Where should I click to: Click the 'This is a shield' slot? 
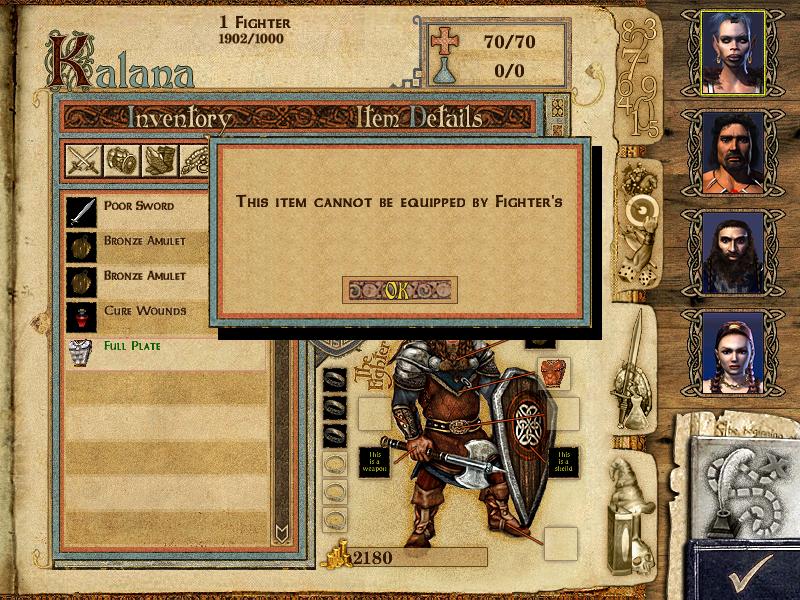tap(565, 461)
